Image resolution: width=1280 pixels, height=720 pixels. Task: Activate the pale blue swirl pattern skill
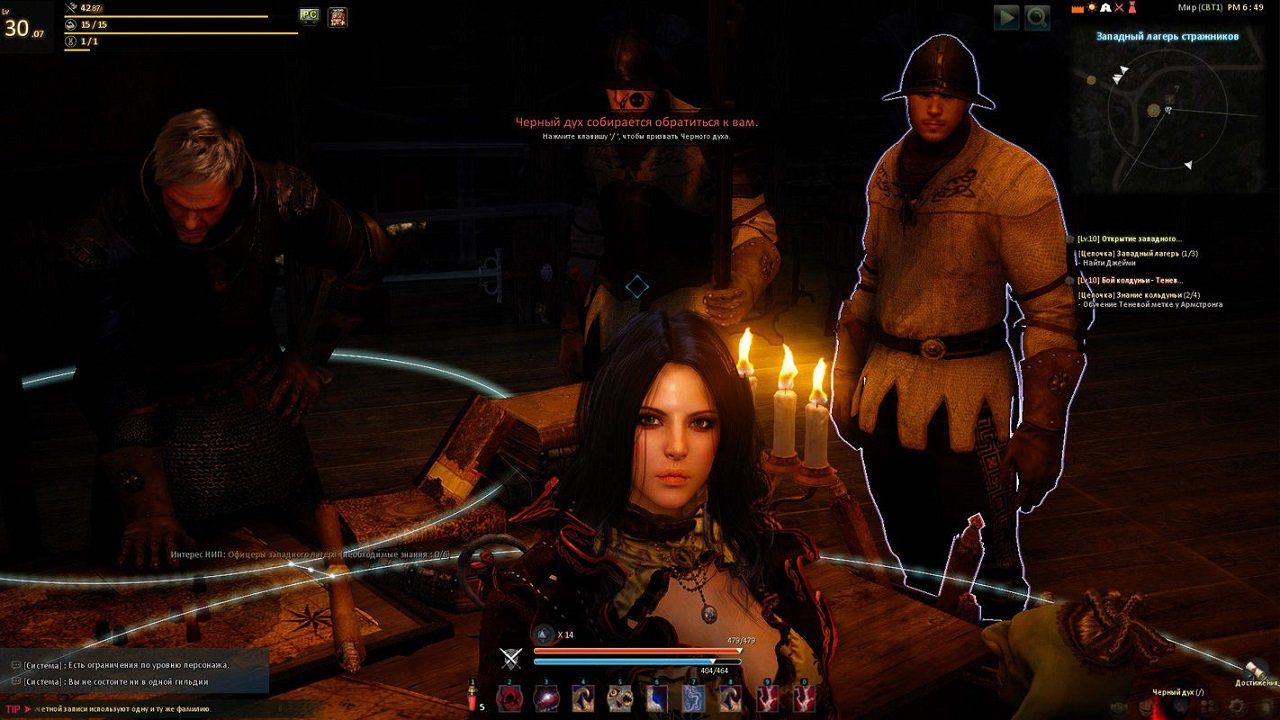[693, 699]
